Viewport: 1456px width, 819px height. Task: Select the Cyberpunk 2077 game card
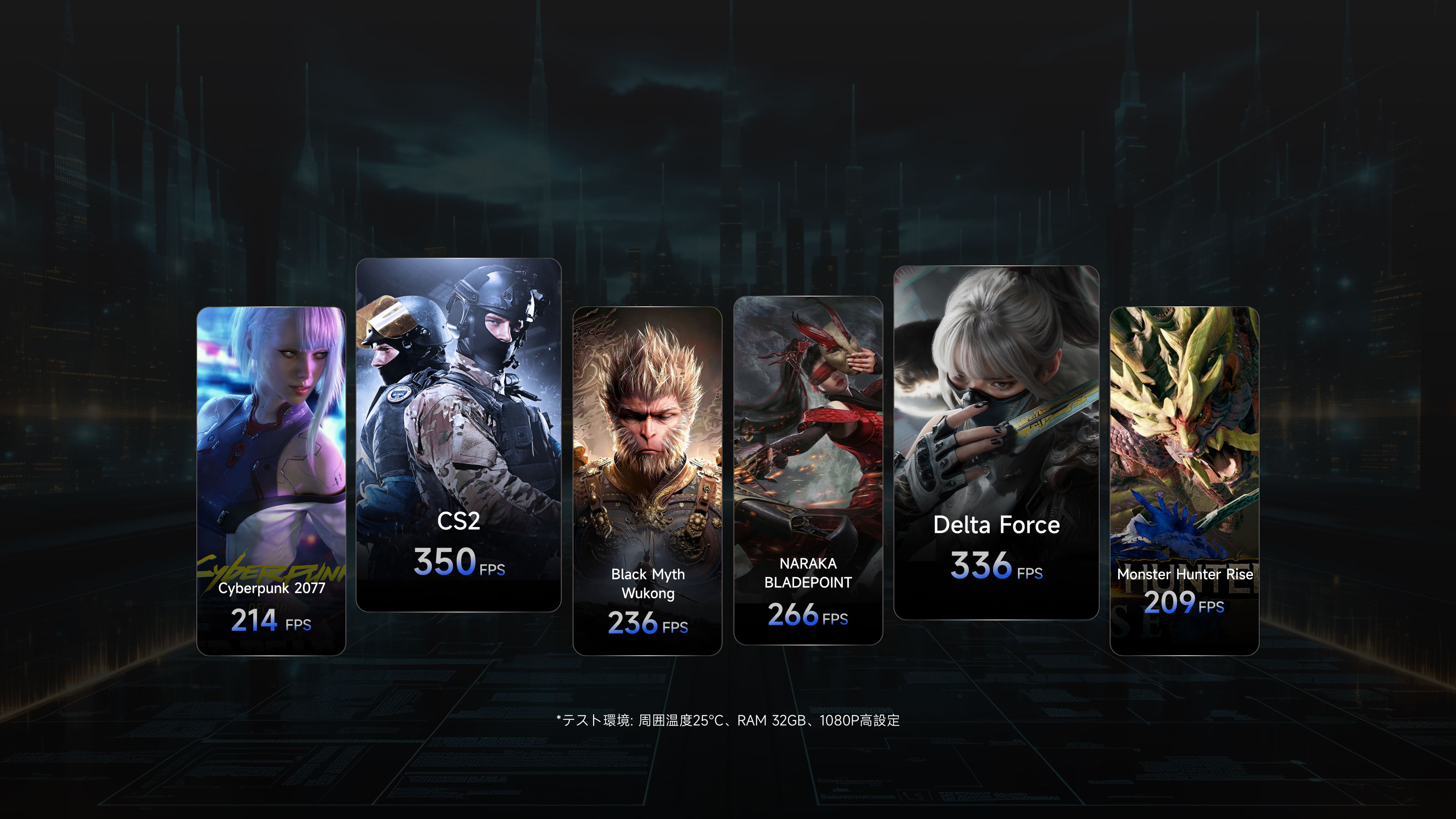pyautogui.click(x=271, y=480)
